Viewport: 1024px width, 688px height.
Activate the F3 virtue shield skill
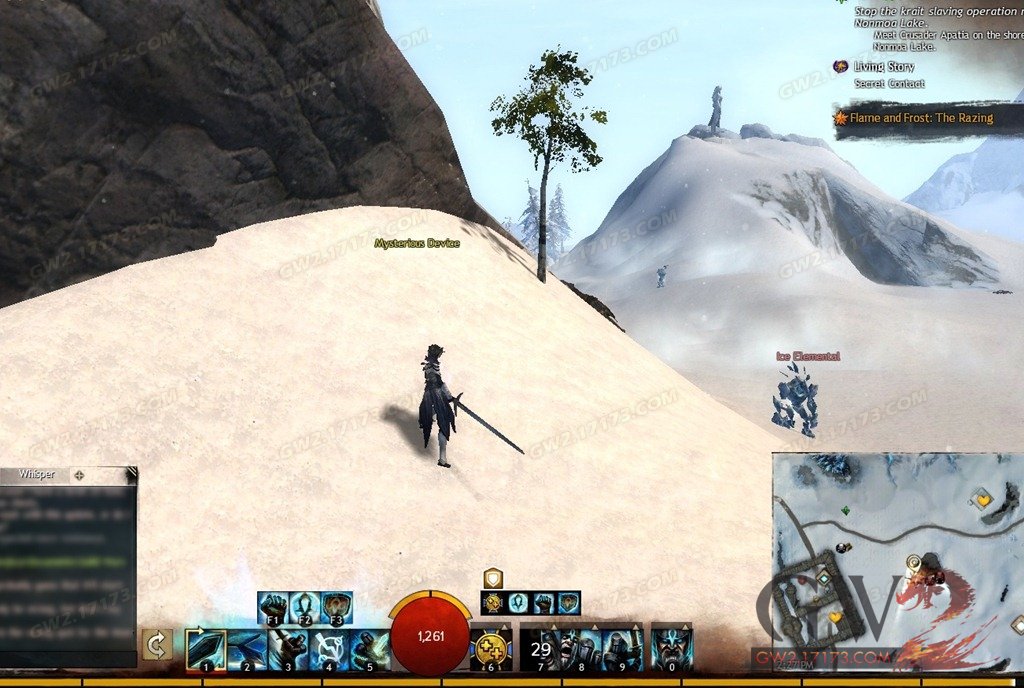click(336, 606)
